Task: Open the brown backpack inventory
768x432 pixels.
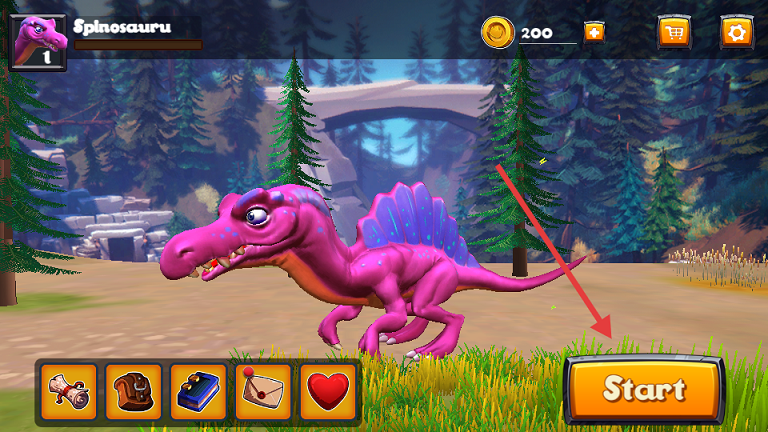Action: [134, 392]
